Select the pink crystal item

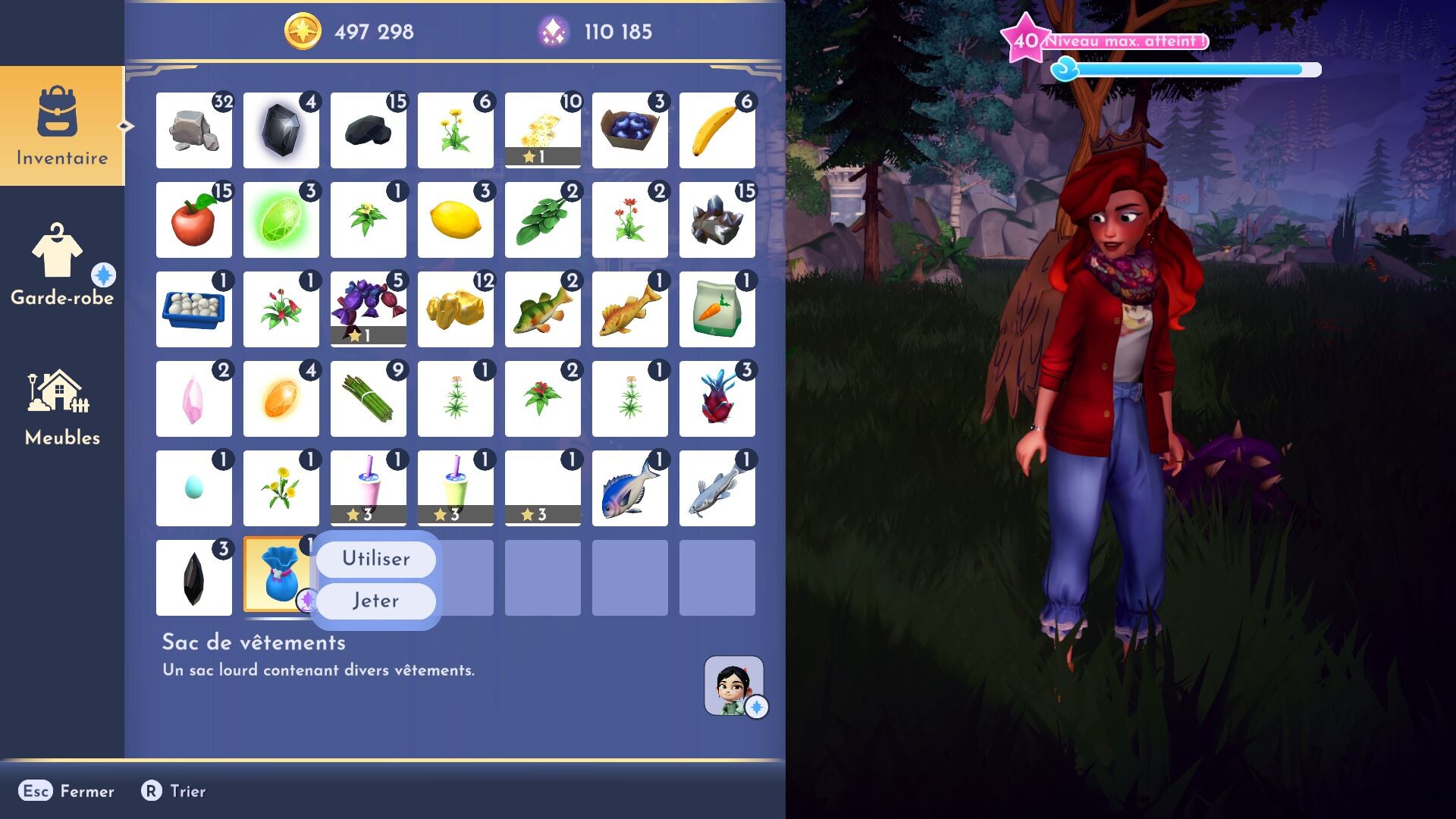click(x=193, y=398)
